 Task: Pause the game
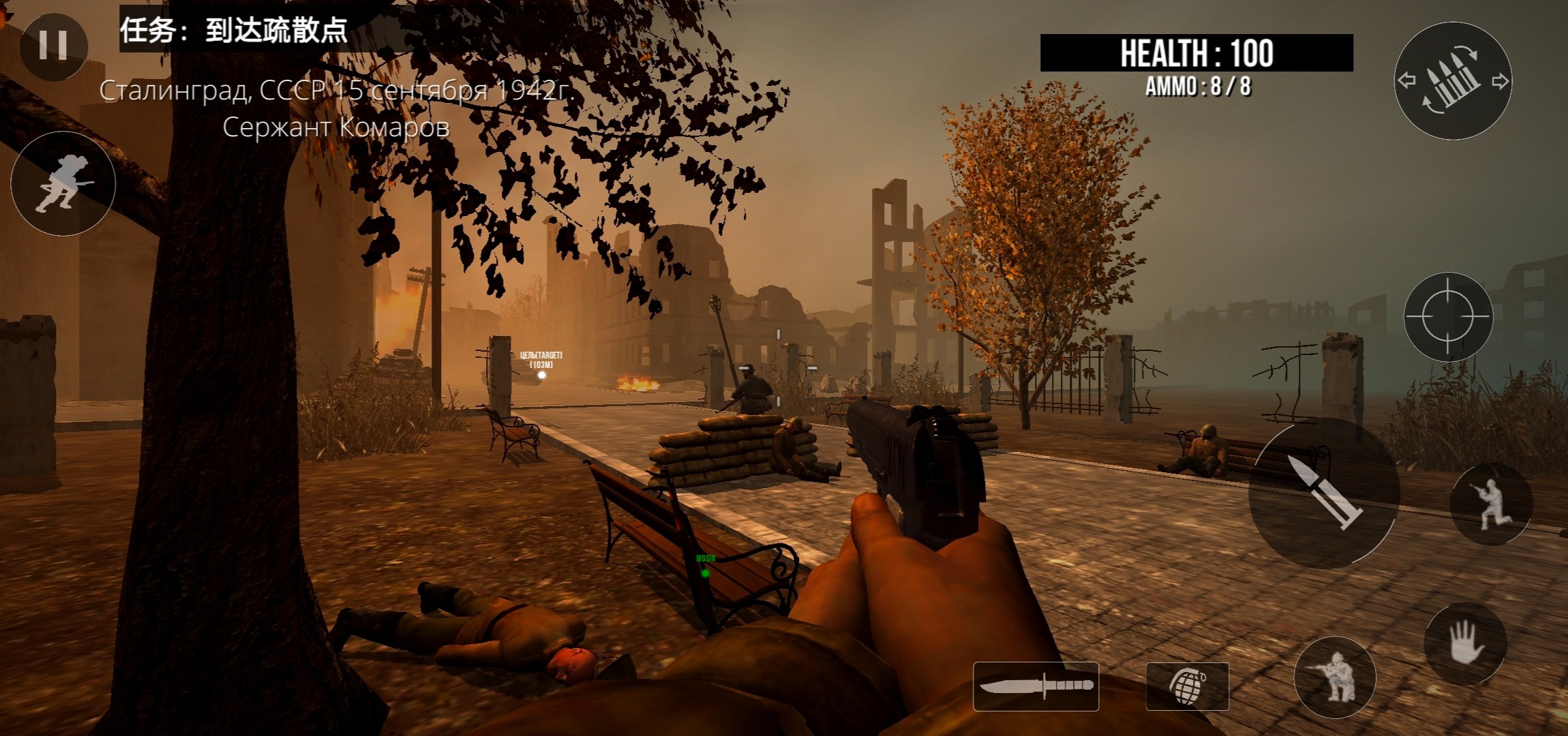tap(53, 45)
